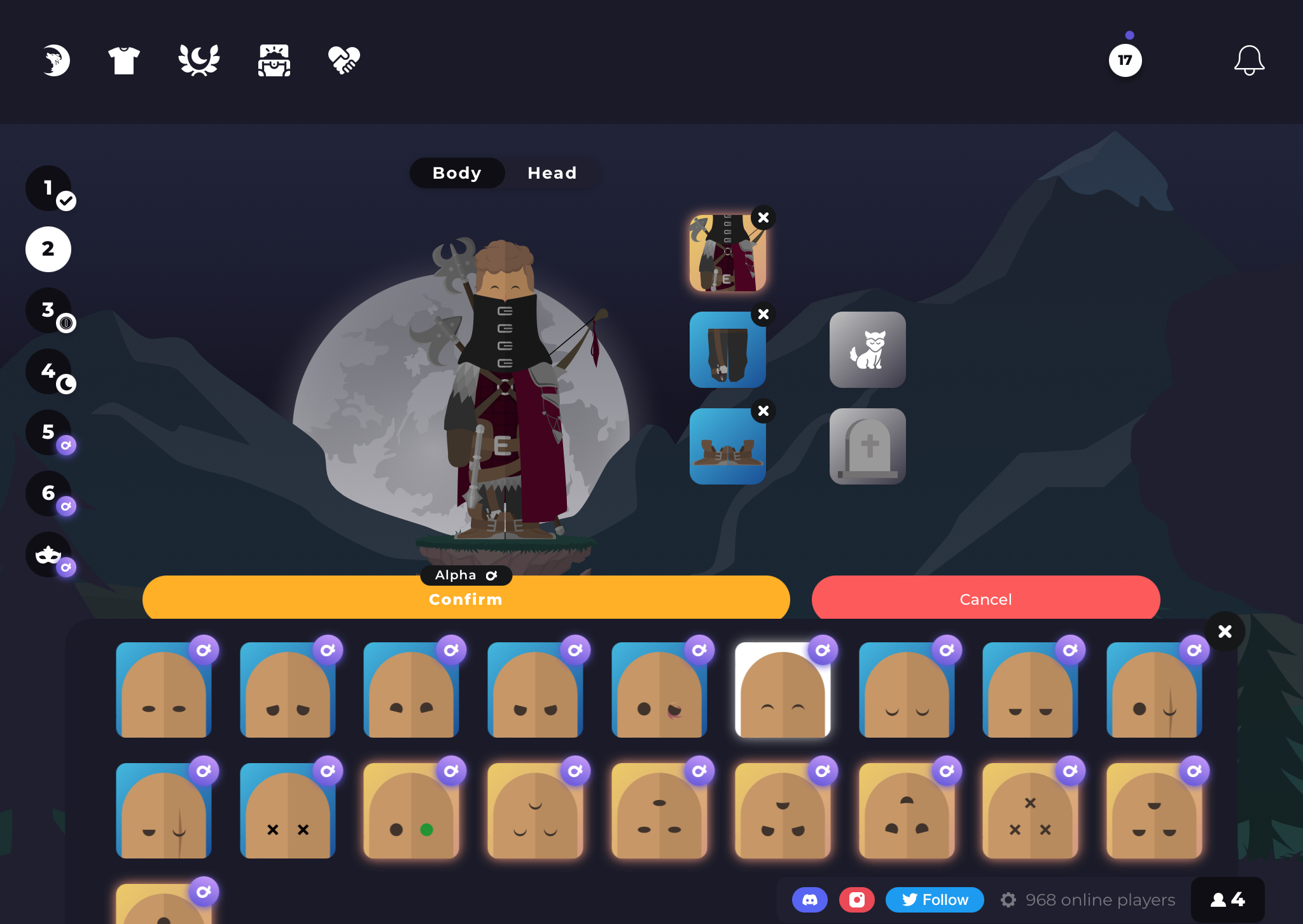Cancel the customization

coord(985,598)
